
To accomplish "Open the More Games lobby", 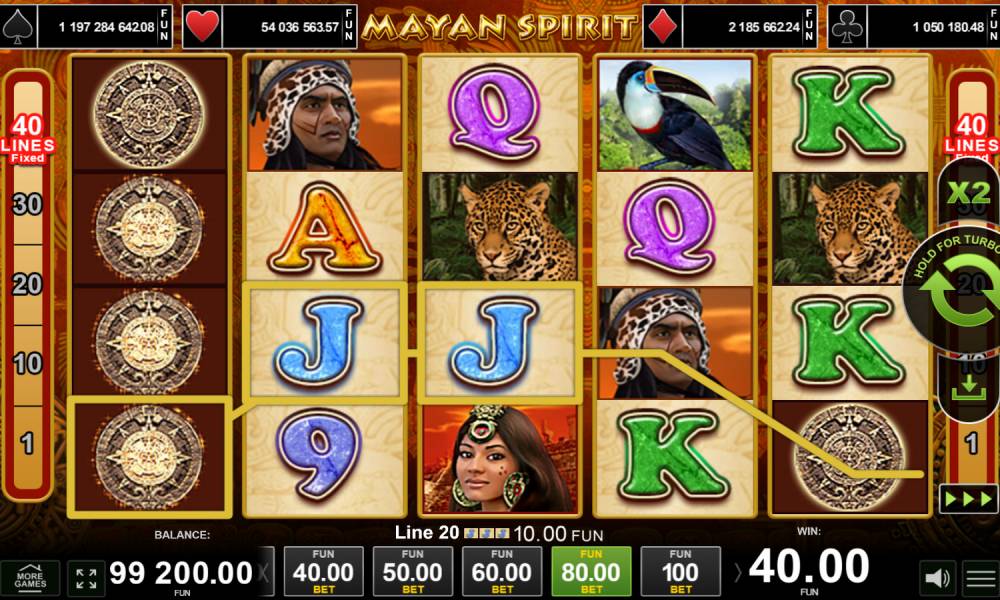I will point(30,578).
